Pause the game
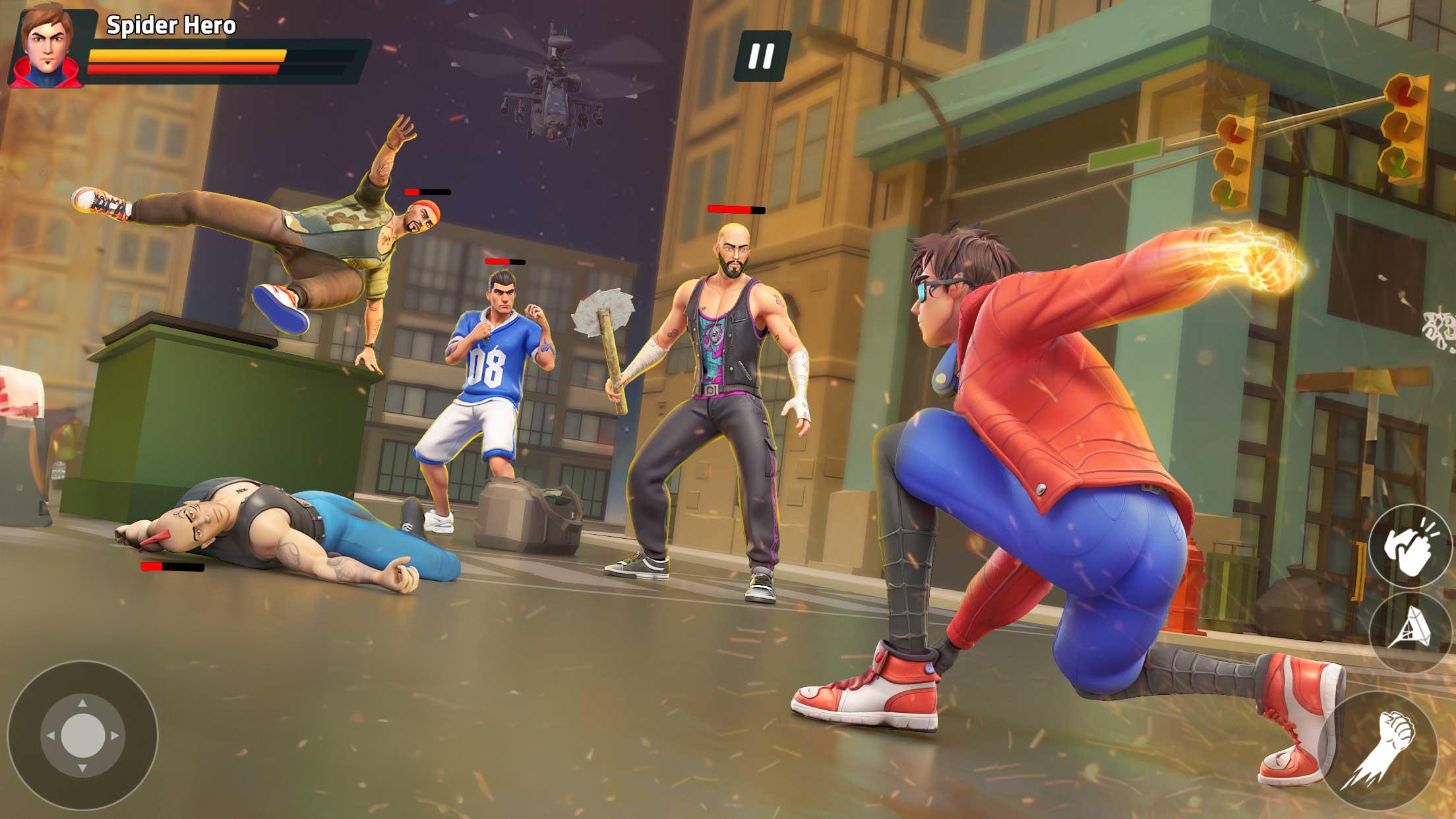 pyautogui.click(x=762, y=56)
